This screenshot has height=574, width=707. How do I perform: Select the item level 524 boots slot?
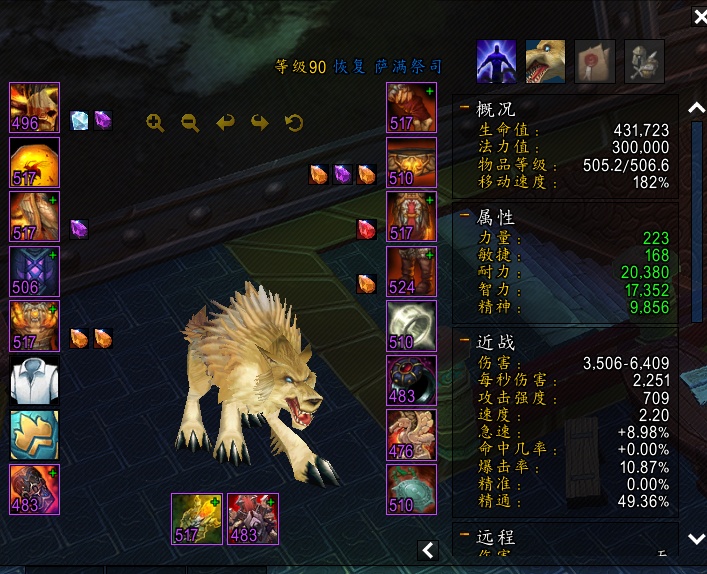pos(411,271)
